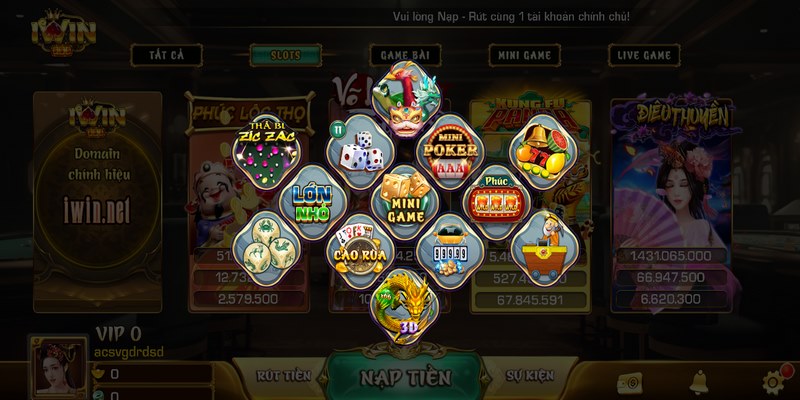Switch to the MINI GAME tab
Screen dimensions: 800x400
point(524,56)
